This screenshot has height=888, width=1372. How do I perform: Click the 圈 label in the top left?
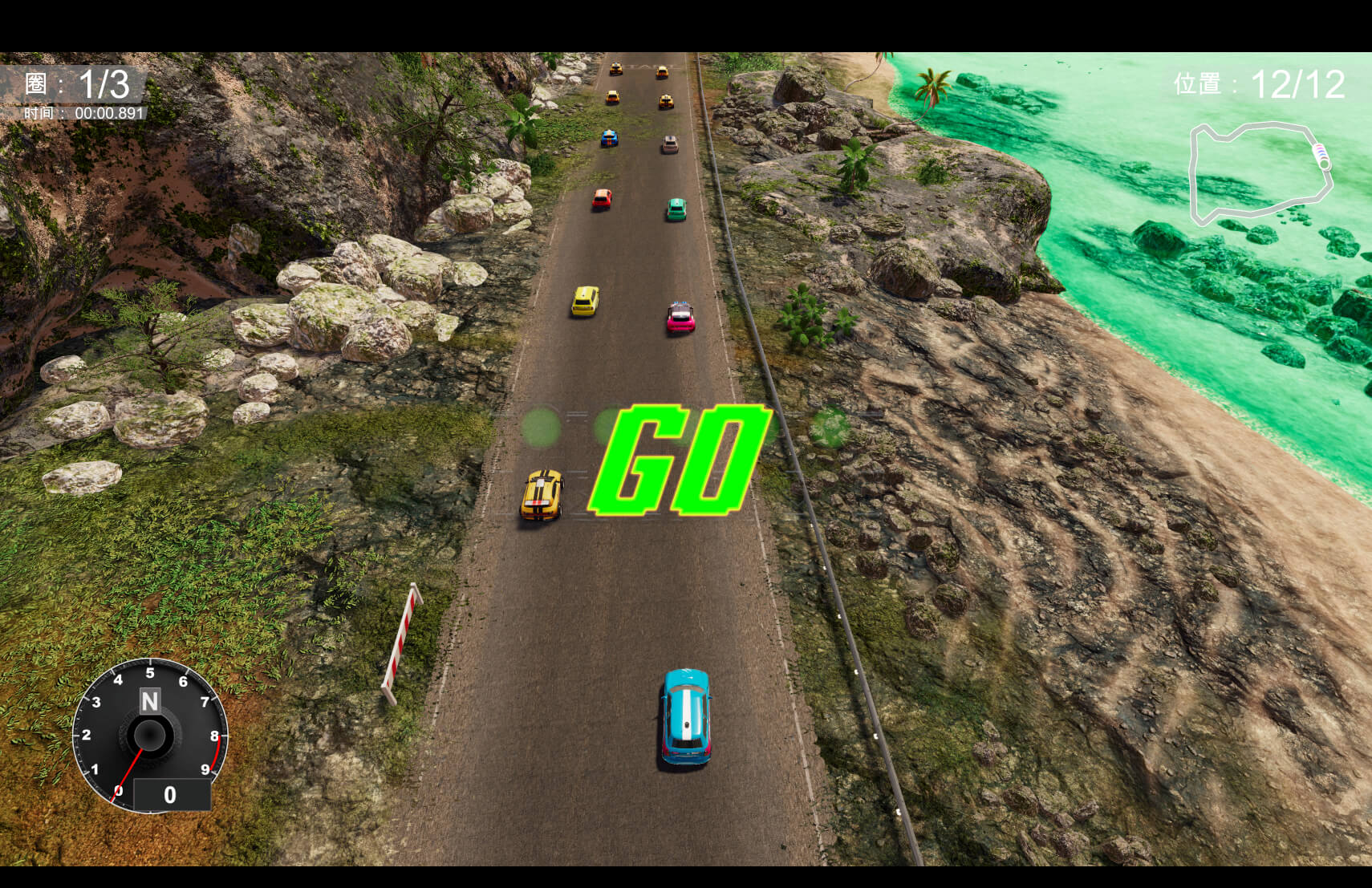click(x=36, y=84)
